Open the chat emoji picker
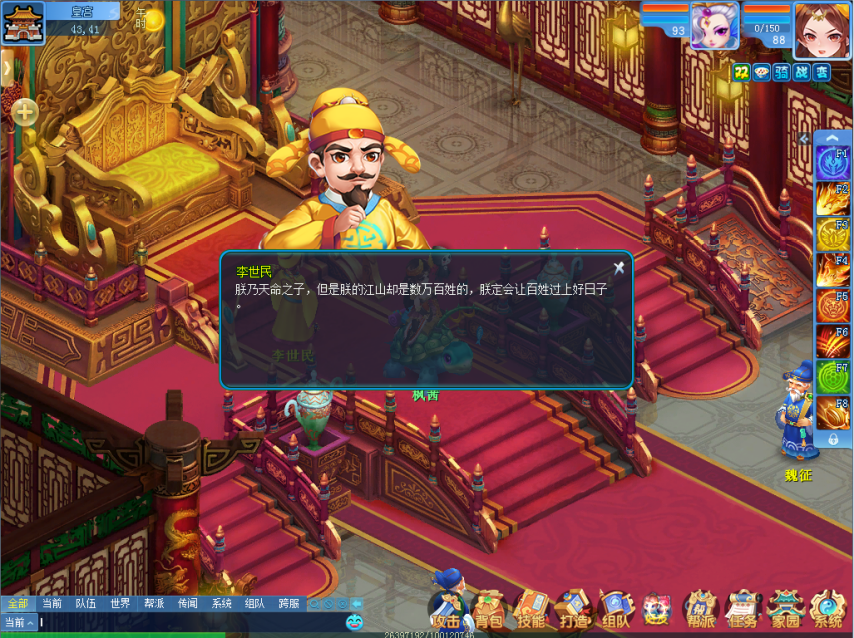854x638 pixels. click(x=354, y=622)
